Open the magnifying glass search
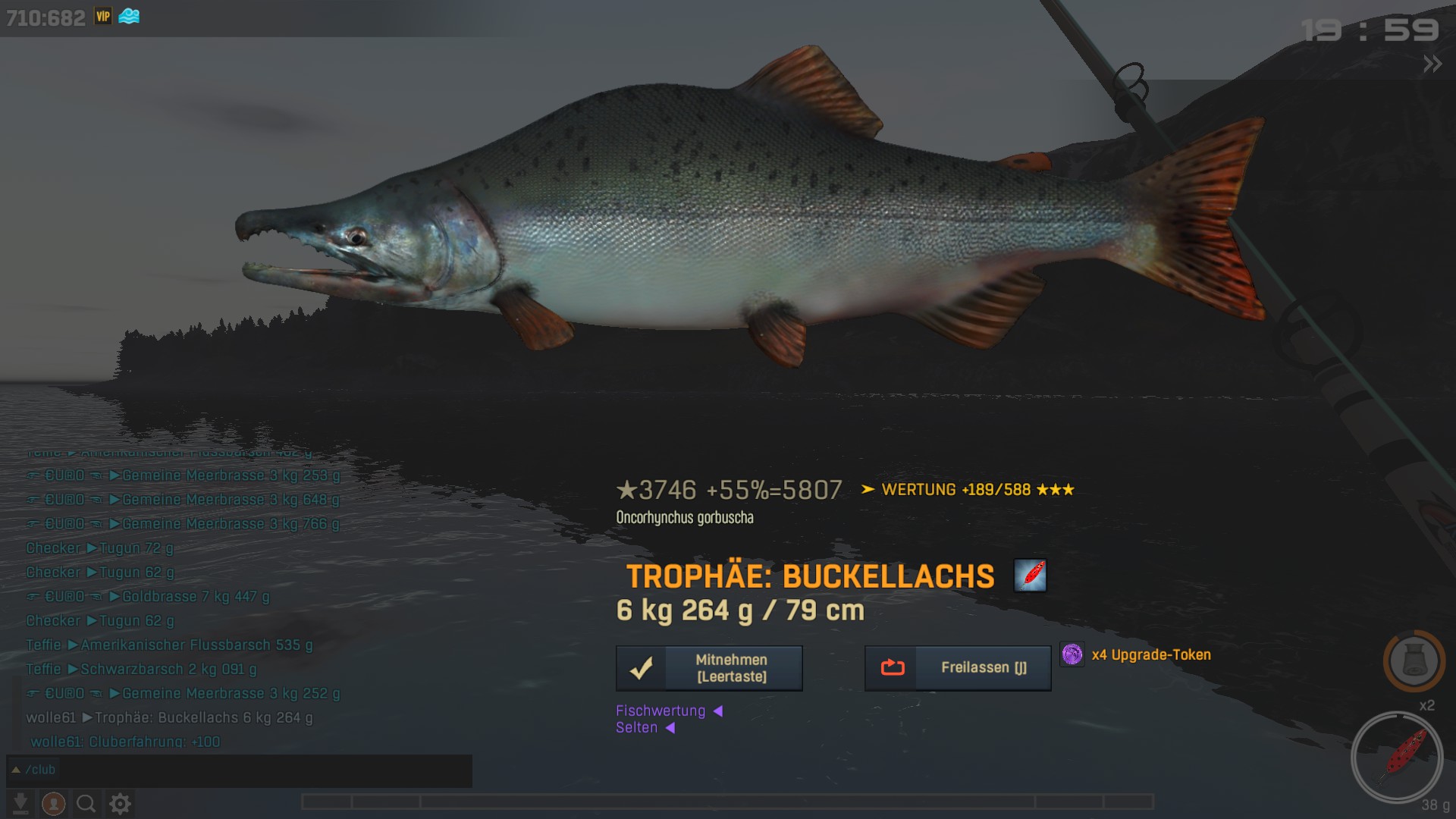Image resolution: width=1456 pixels, height=819 pixels. click(x=86, y=803)
